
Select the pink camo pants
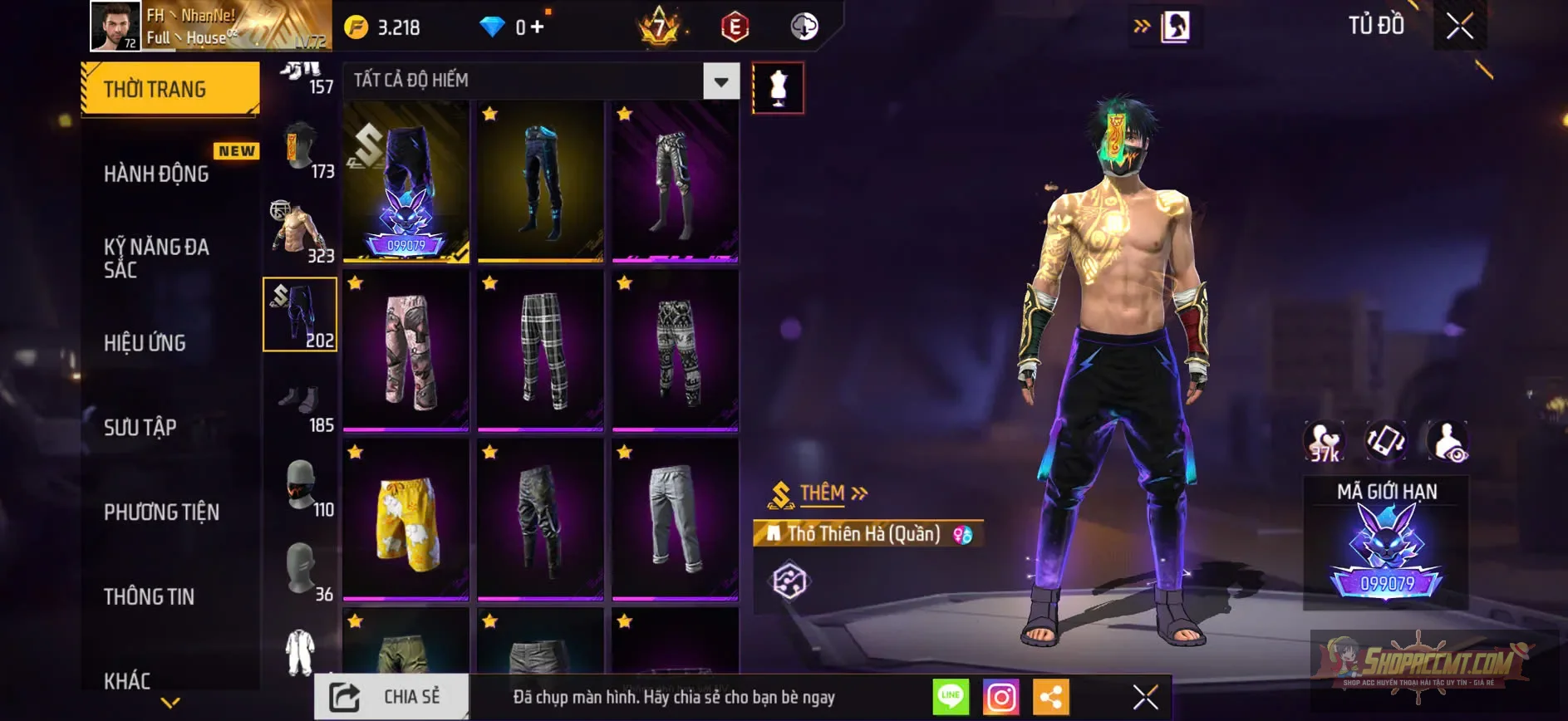pos(406,351)
